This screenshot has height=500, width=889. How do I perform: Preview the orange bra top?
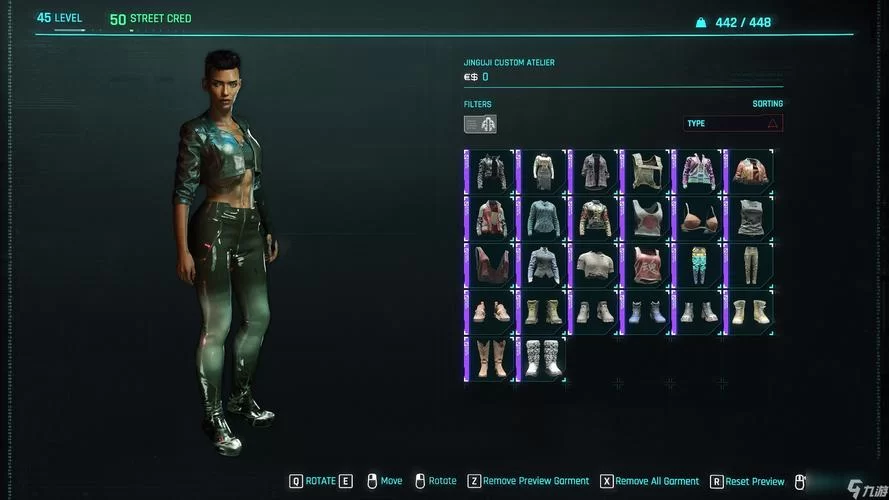point(699,218)
